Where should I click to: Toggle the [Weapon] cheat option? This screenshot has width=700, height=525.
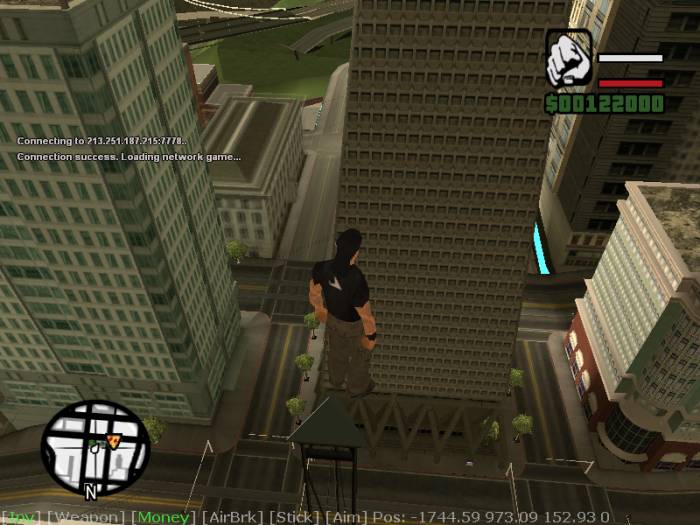(x=87, y=517)
